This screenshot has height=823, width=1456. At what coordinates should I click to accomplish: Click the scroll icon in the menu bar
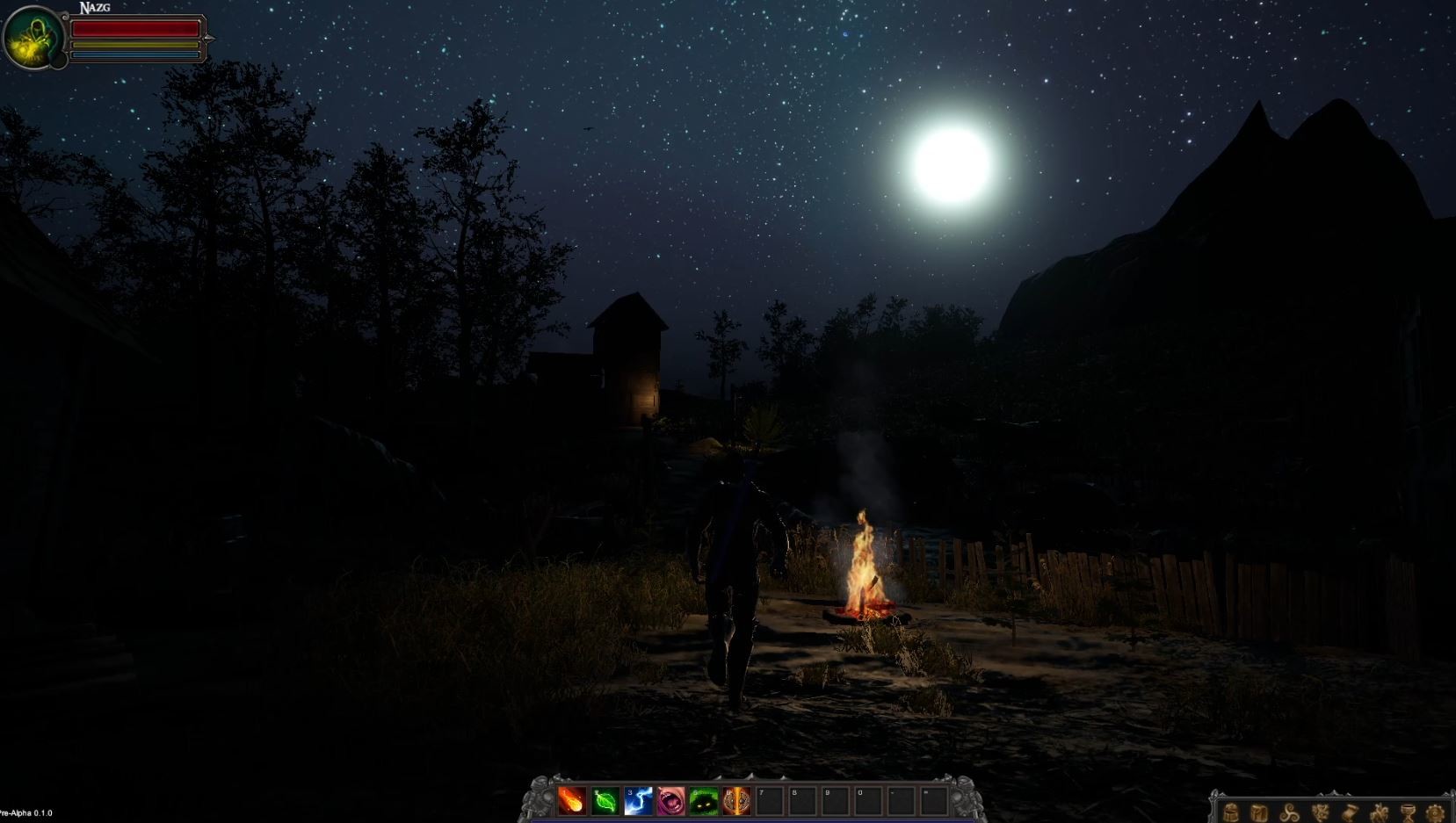(x=1351, y=812)
